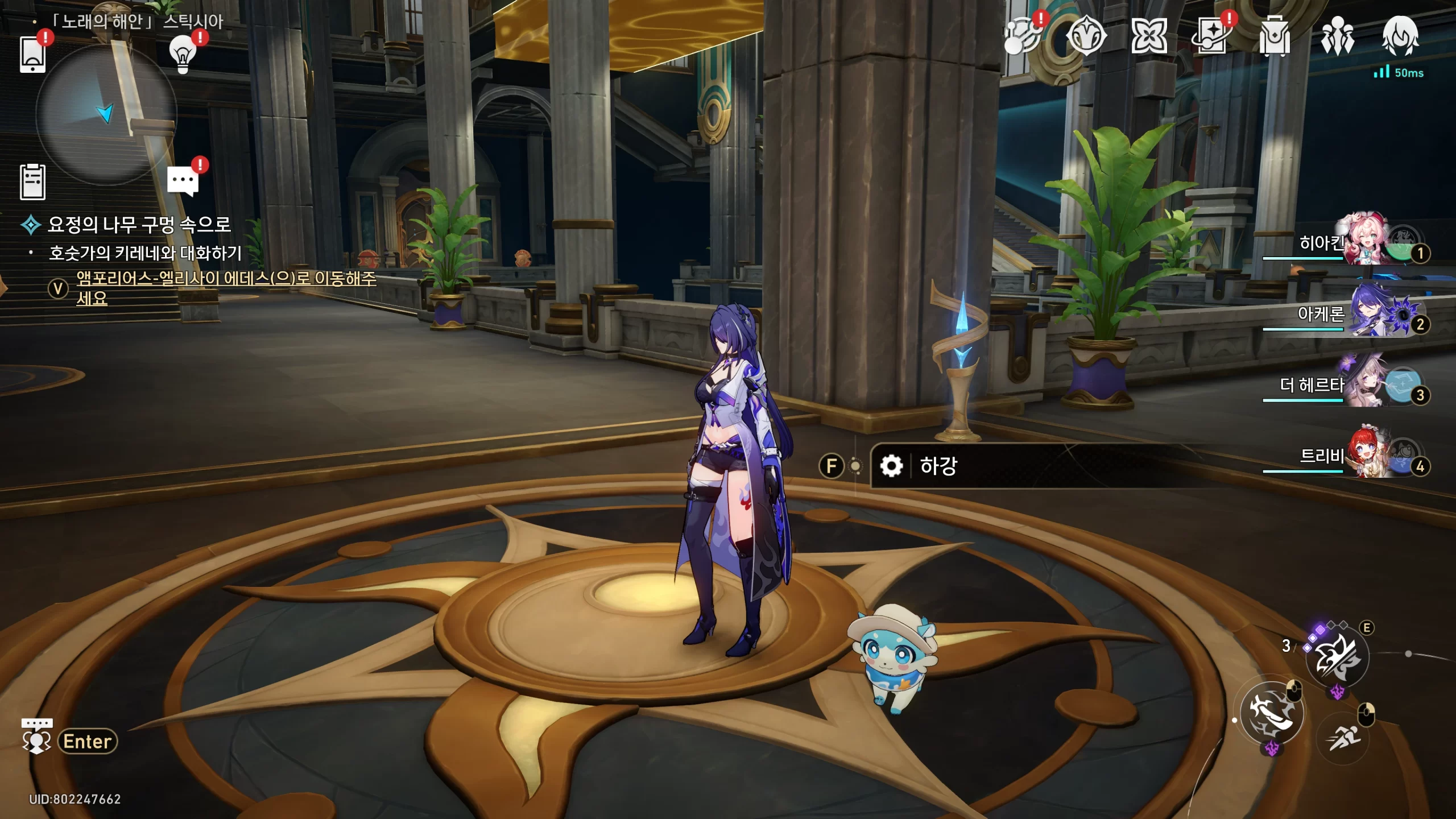Open the phone menu icon

tap(32, 55)
